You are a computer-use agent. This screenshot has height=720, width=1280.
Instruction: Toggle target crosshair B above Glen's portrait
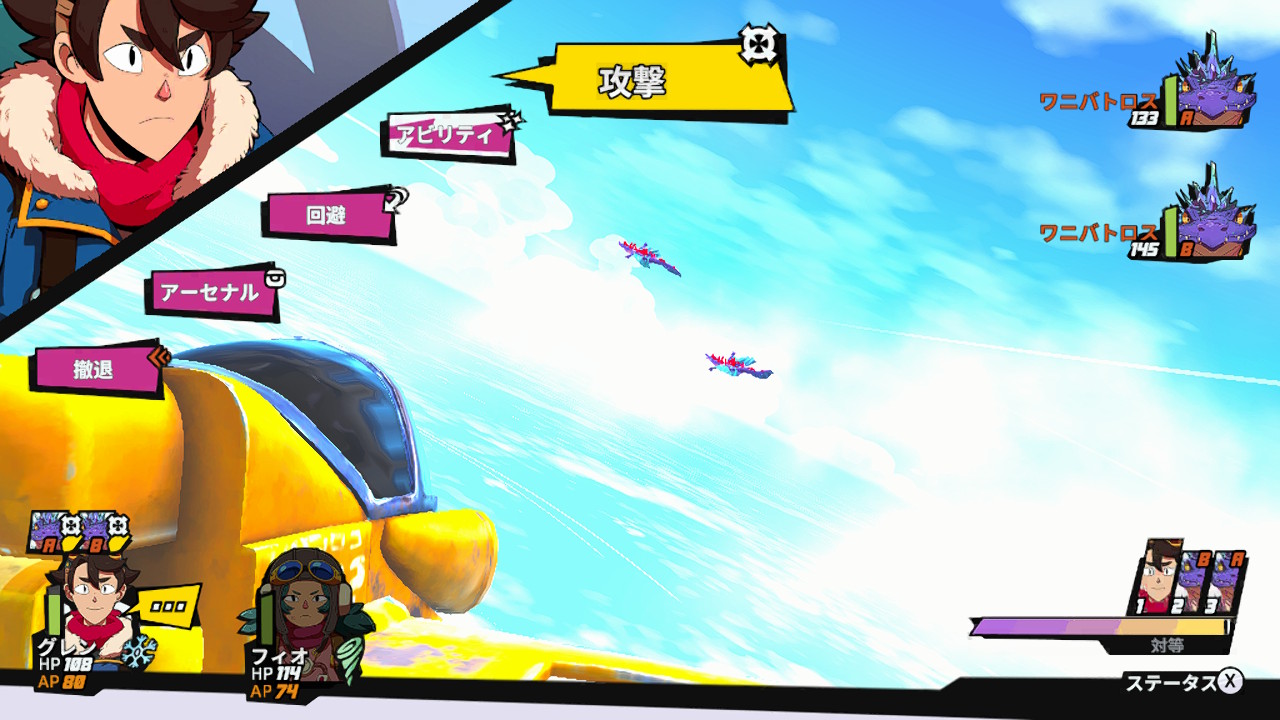[118, 525]
